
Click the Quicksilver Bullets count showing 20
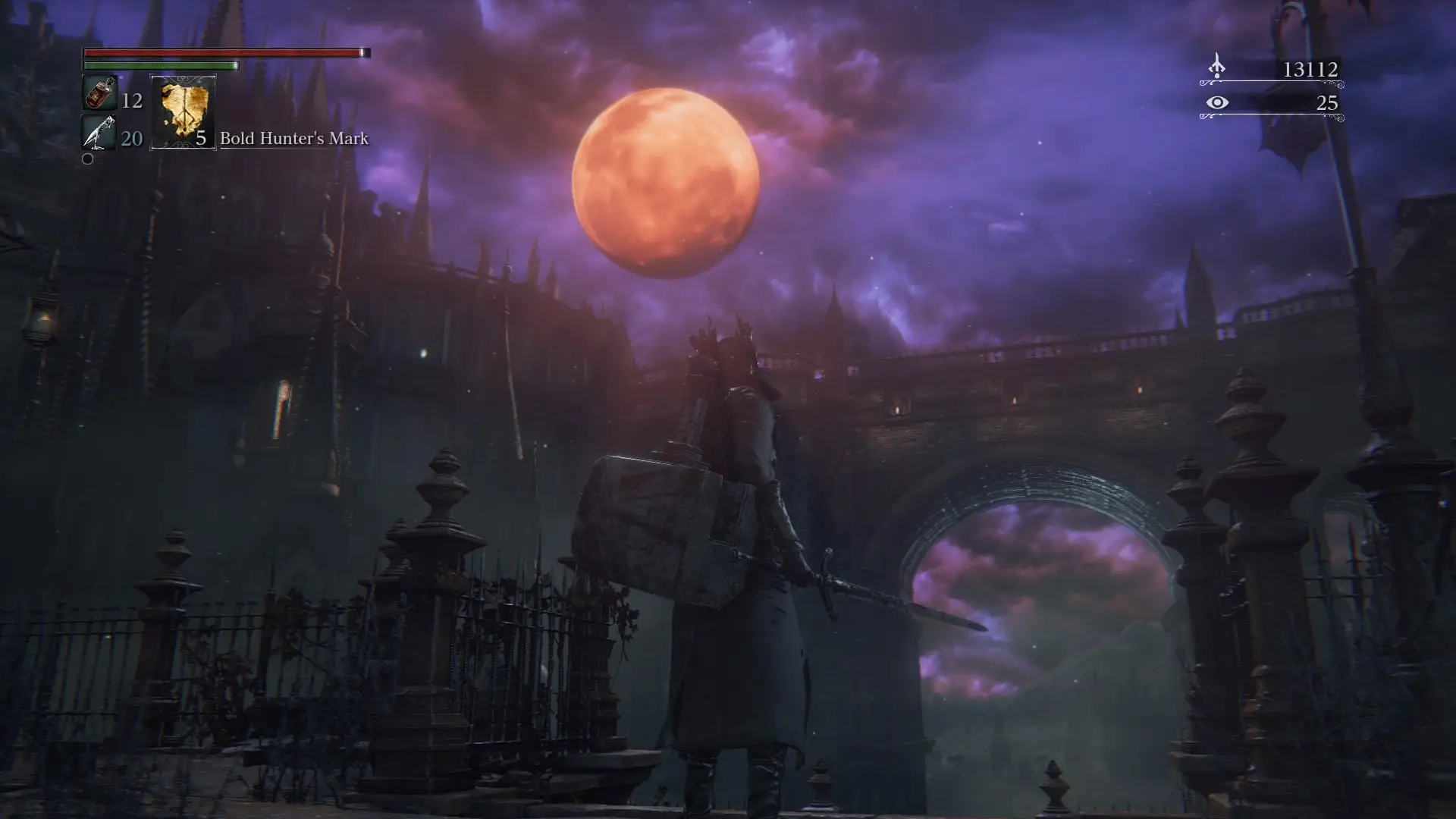[x=132, y=138]
